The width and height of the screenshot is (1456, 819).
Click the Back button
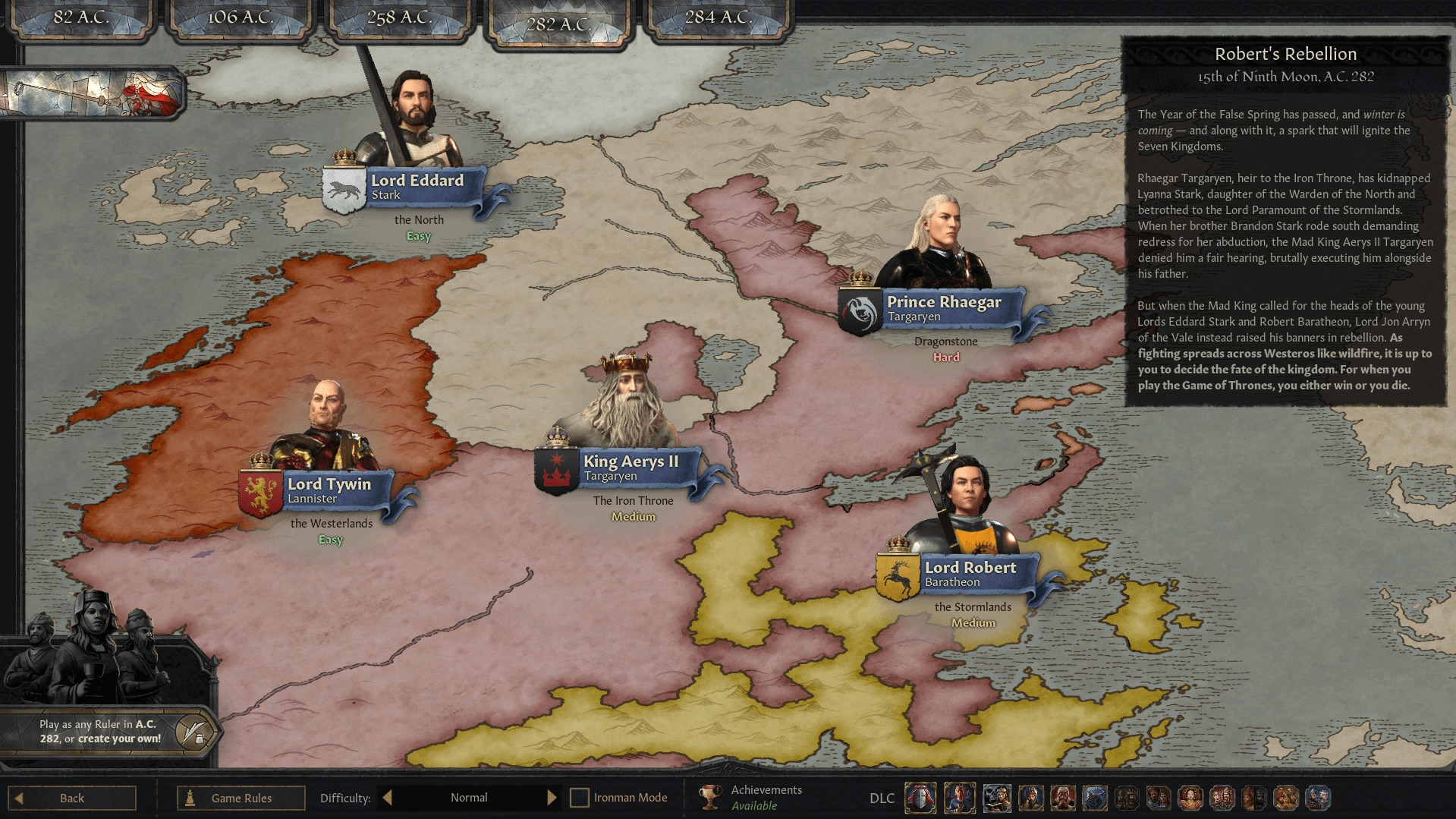click(73, 797)
